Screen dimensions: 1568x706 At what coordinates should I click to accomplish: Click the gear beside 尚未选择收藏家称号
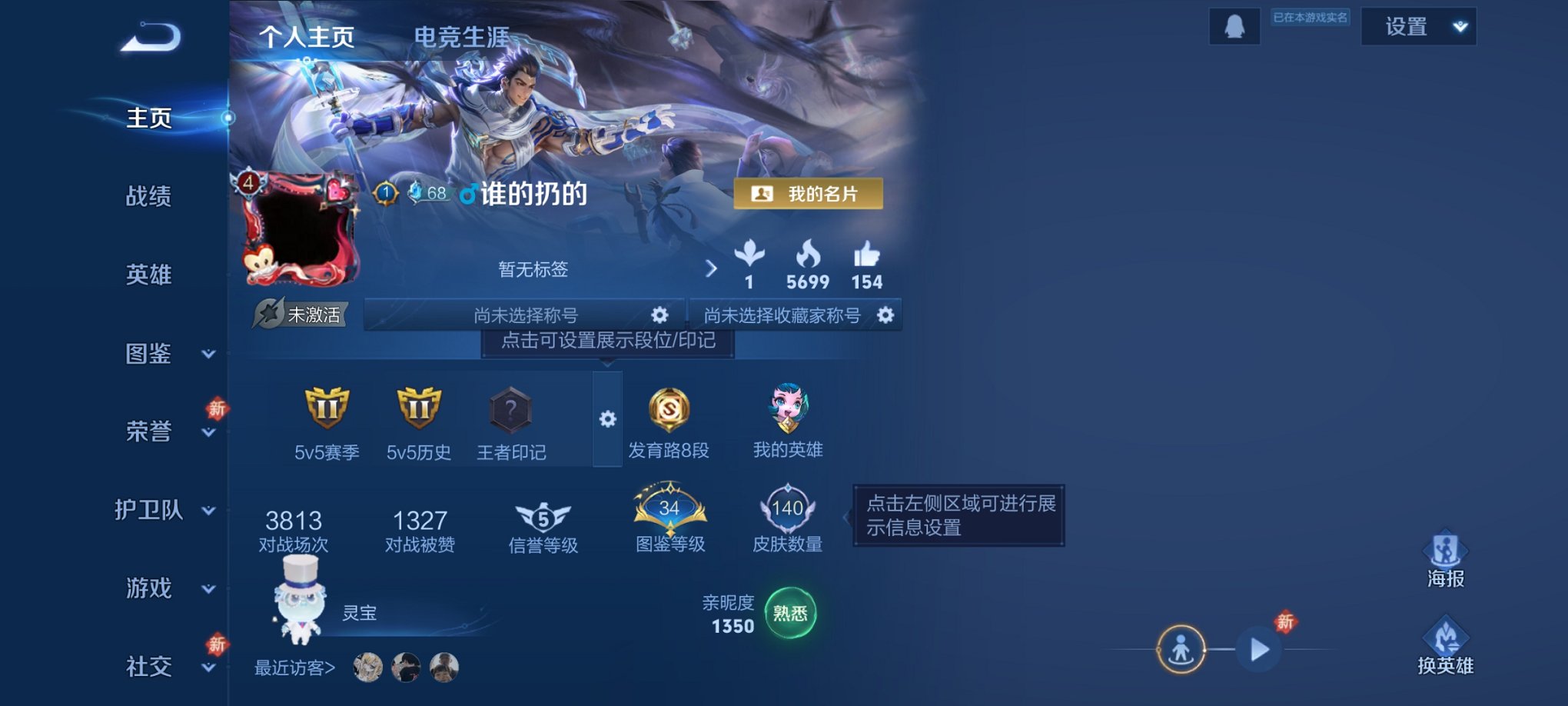click(x=885, y=315)
